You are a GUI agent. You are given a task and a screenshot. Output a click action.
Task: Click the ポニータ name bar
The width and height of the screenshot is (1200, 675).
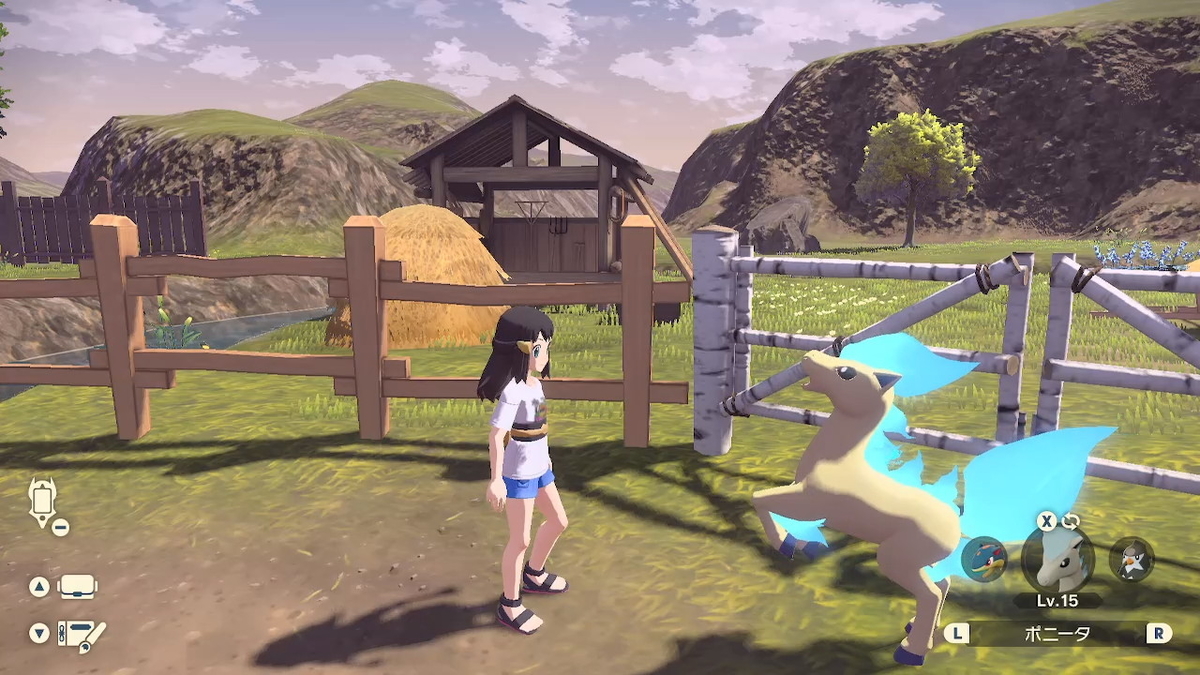[1057, 633]
